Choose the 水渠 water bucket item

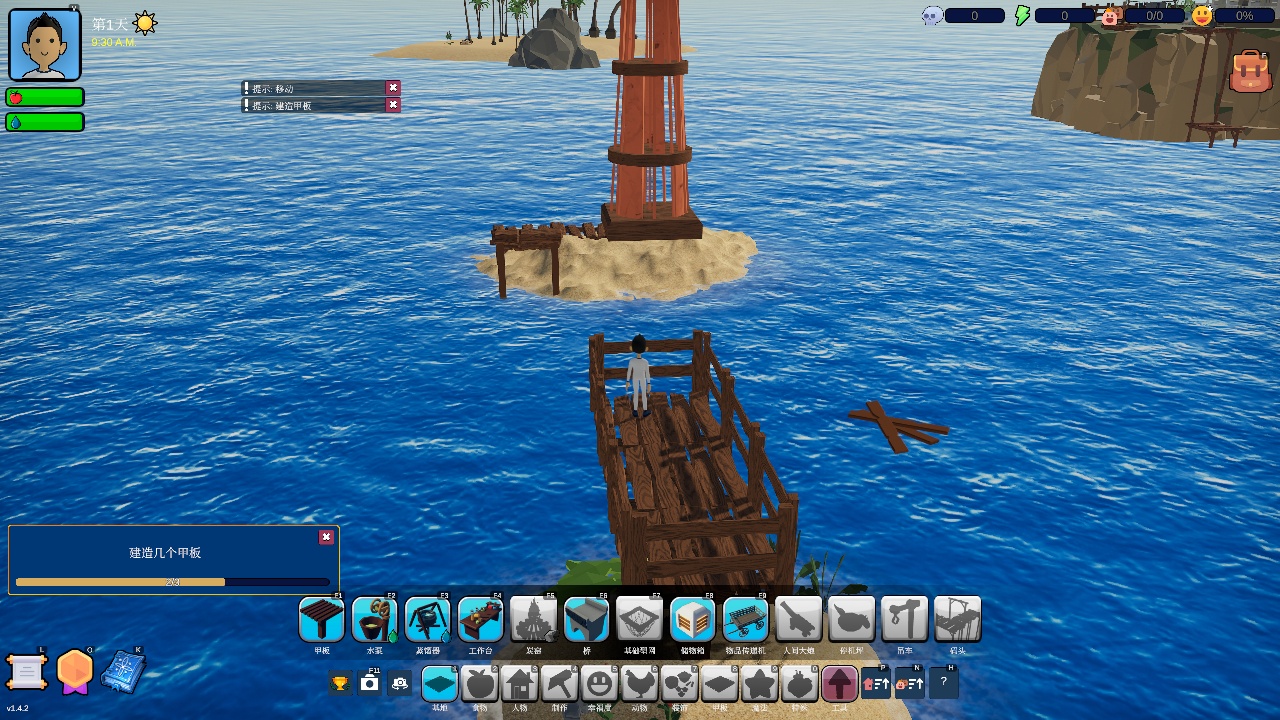click(375, 620)
